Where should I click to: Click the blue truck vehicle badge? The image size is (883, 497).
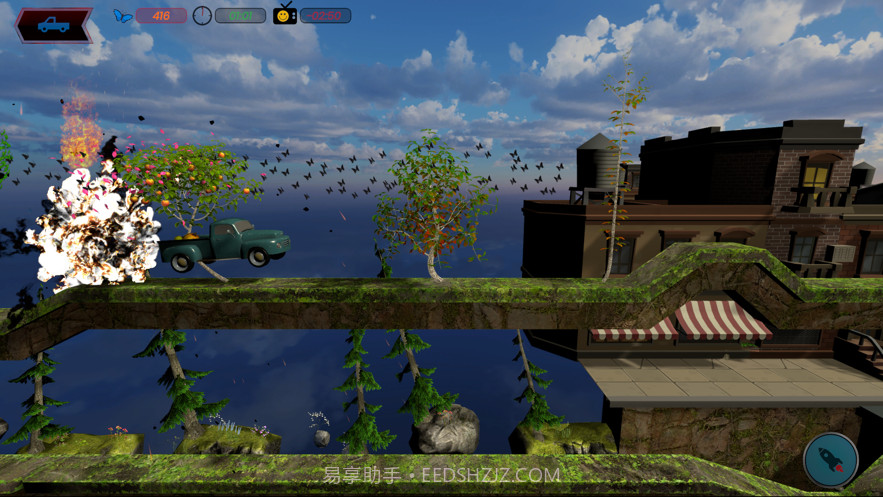click(54, 25)
